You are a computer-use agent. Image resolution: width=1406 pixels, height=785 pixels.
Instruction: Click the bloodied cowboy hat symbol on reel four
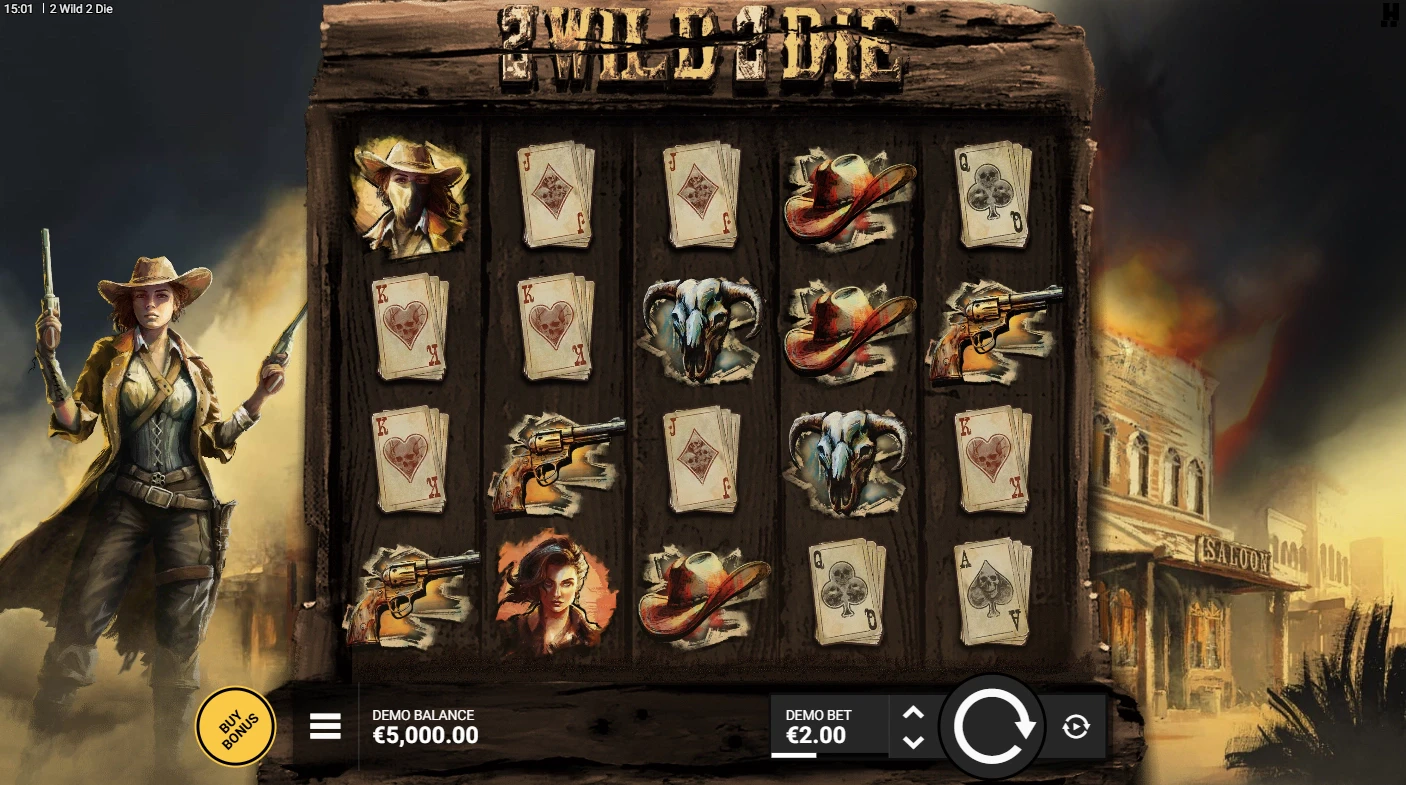851,196
